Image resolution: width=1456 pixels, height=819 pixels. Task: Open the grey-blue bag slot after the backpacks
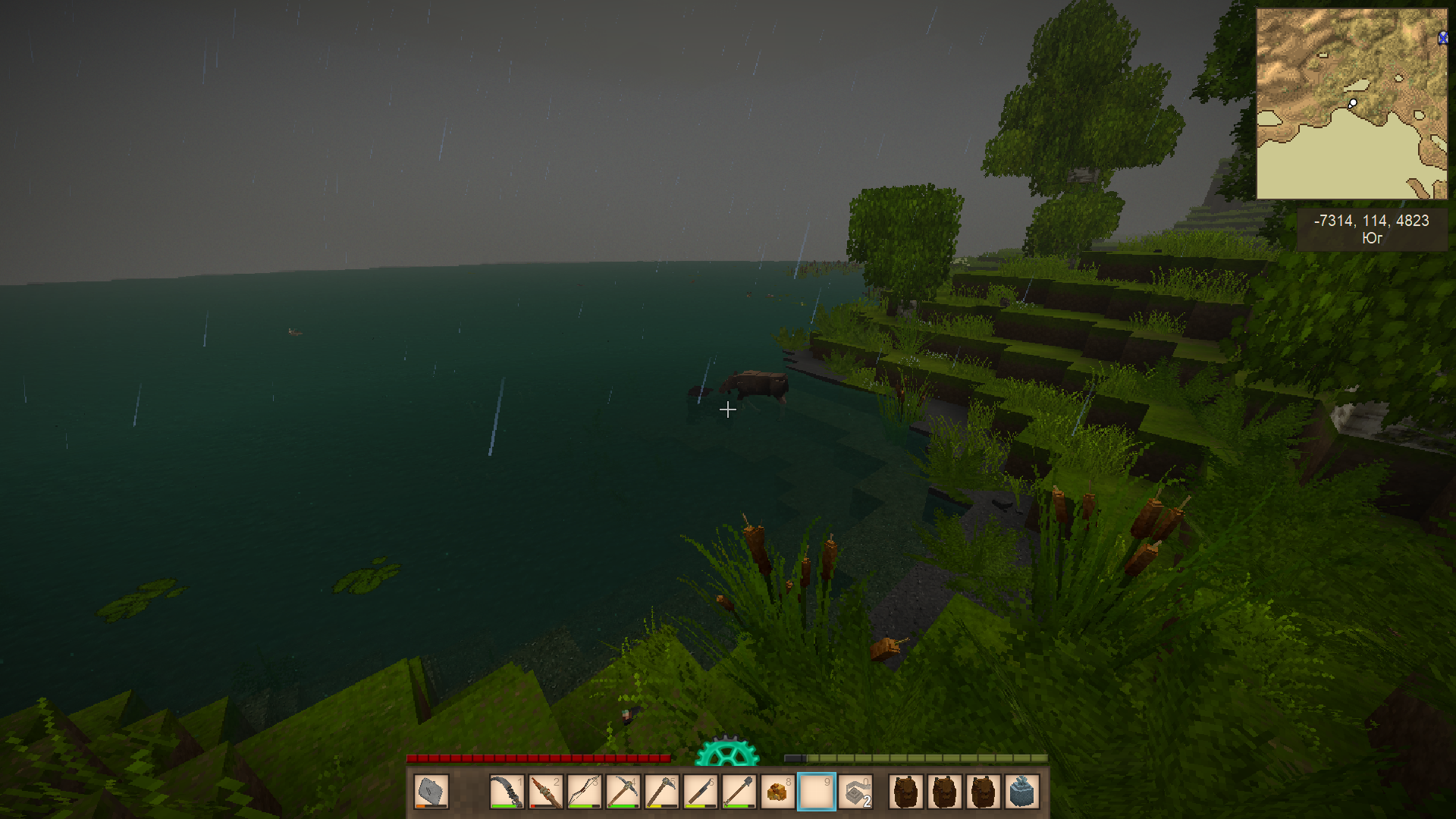(1021, 792)
